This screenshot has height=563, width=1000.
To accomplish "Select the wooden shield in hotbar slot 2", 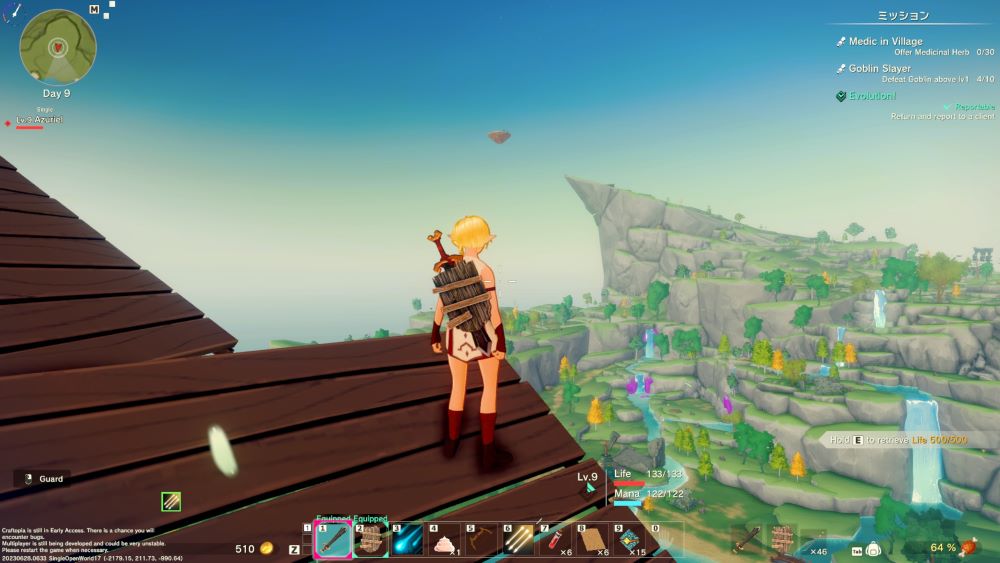I will click(370, 541).
